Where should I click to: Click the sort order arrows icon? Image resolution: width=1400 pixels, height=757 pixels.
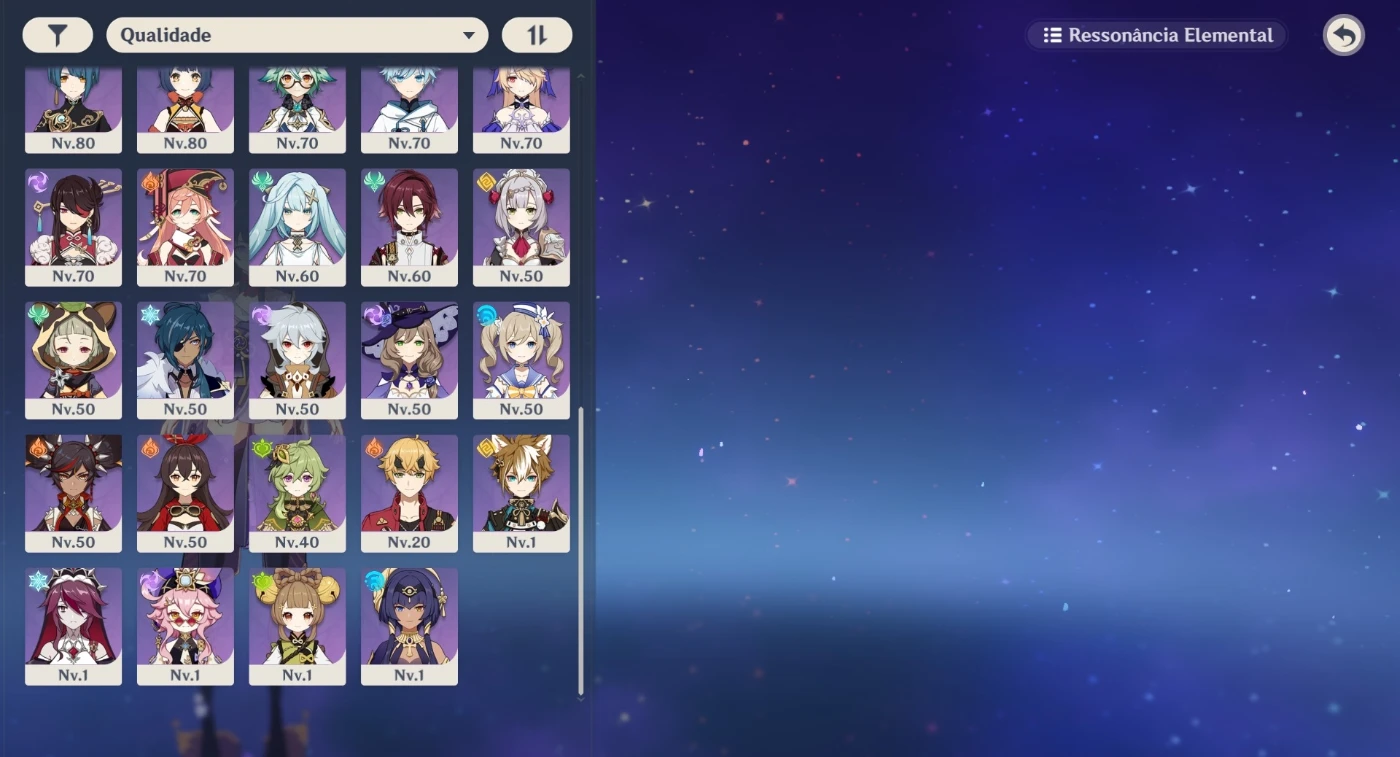coord(537,34)
